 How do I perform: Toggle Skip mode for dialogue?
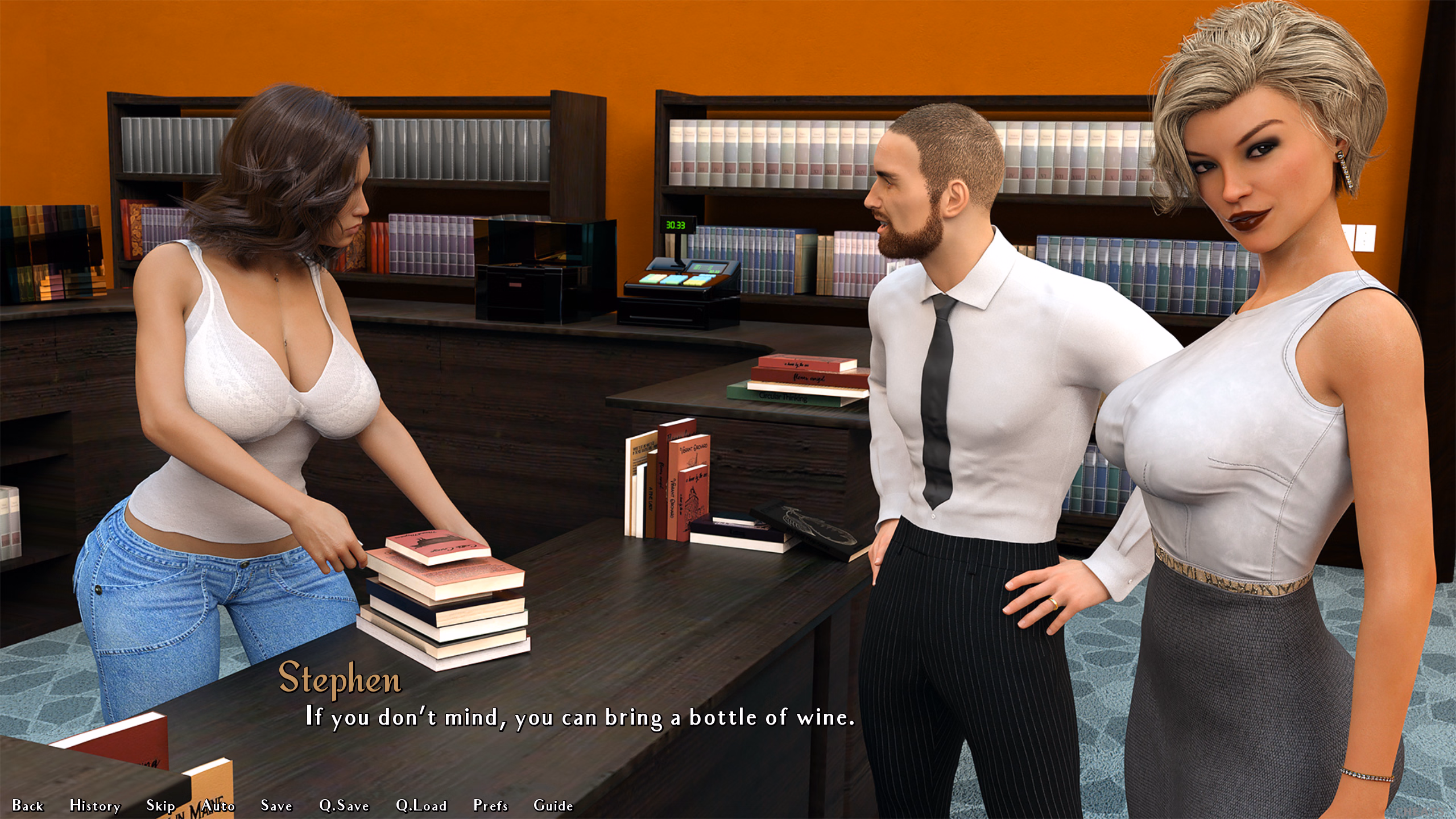(160, 805)
